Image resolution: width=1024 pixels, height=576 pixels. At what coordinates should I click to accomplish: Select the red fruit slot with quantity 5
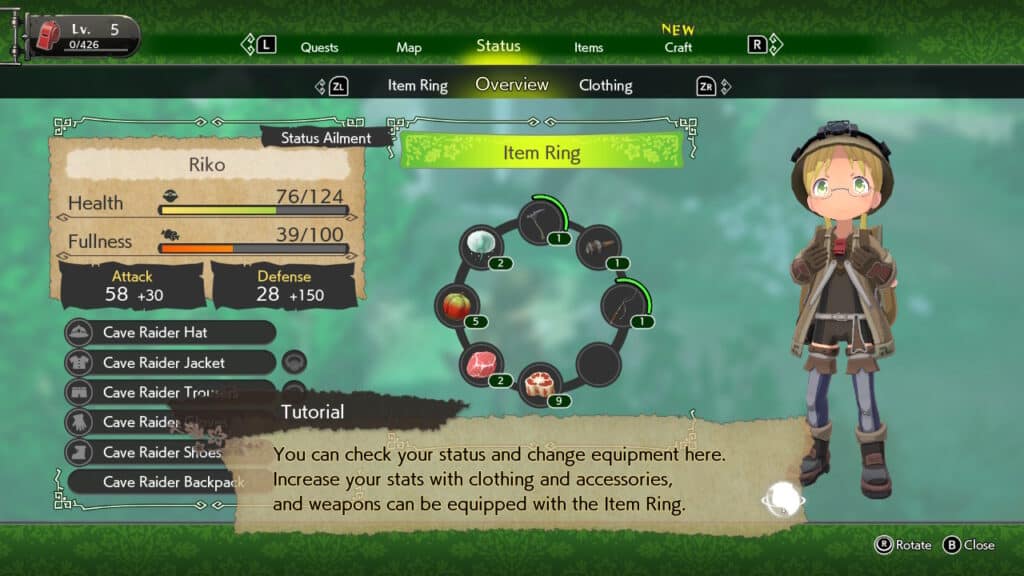click(458, 306)
